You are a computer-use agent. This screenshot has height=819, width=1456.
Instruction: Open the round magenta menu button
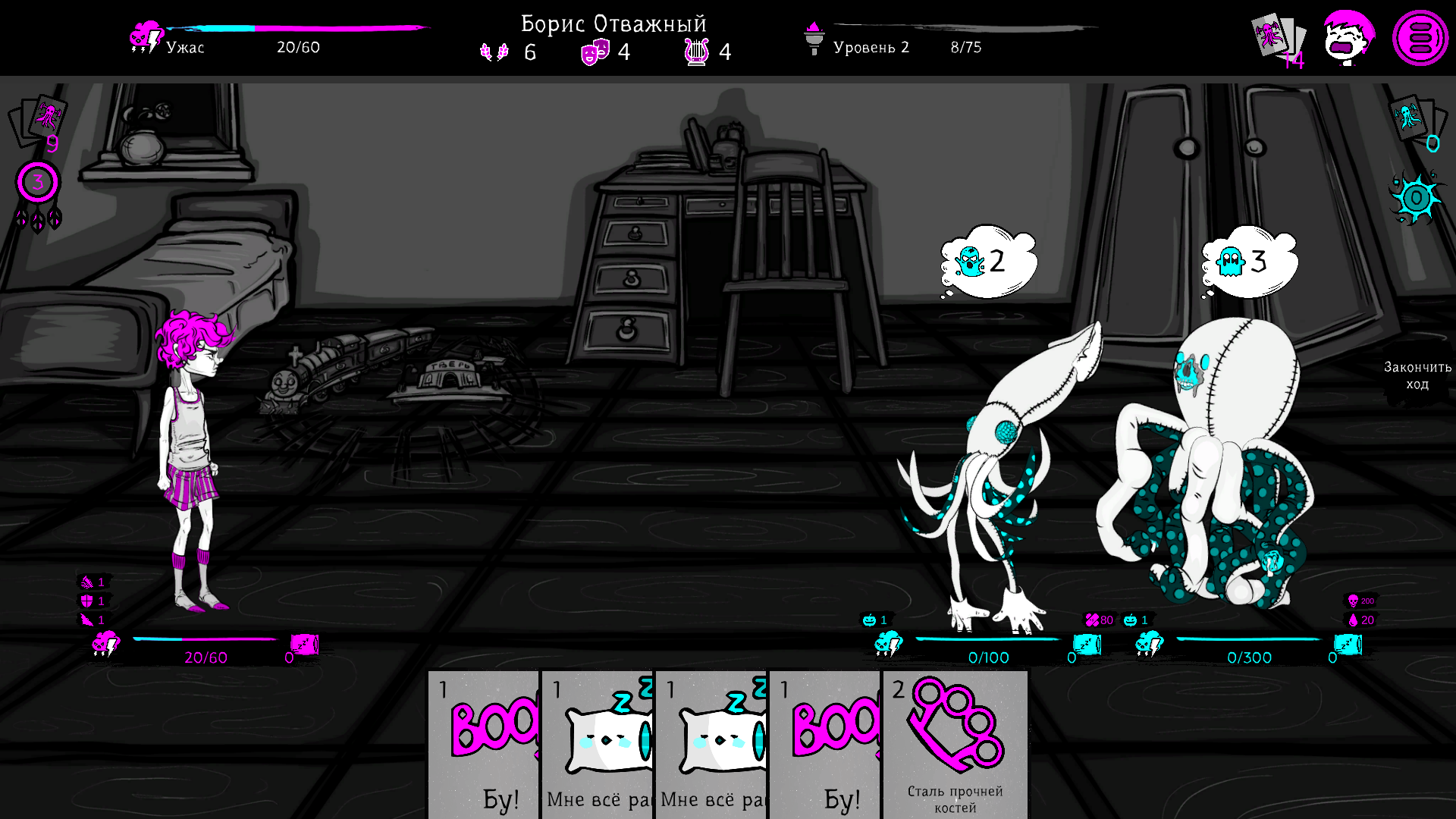(x=1420, y=38)
